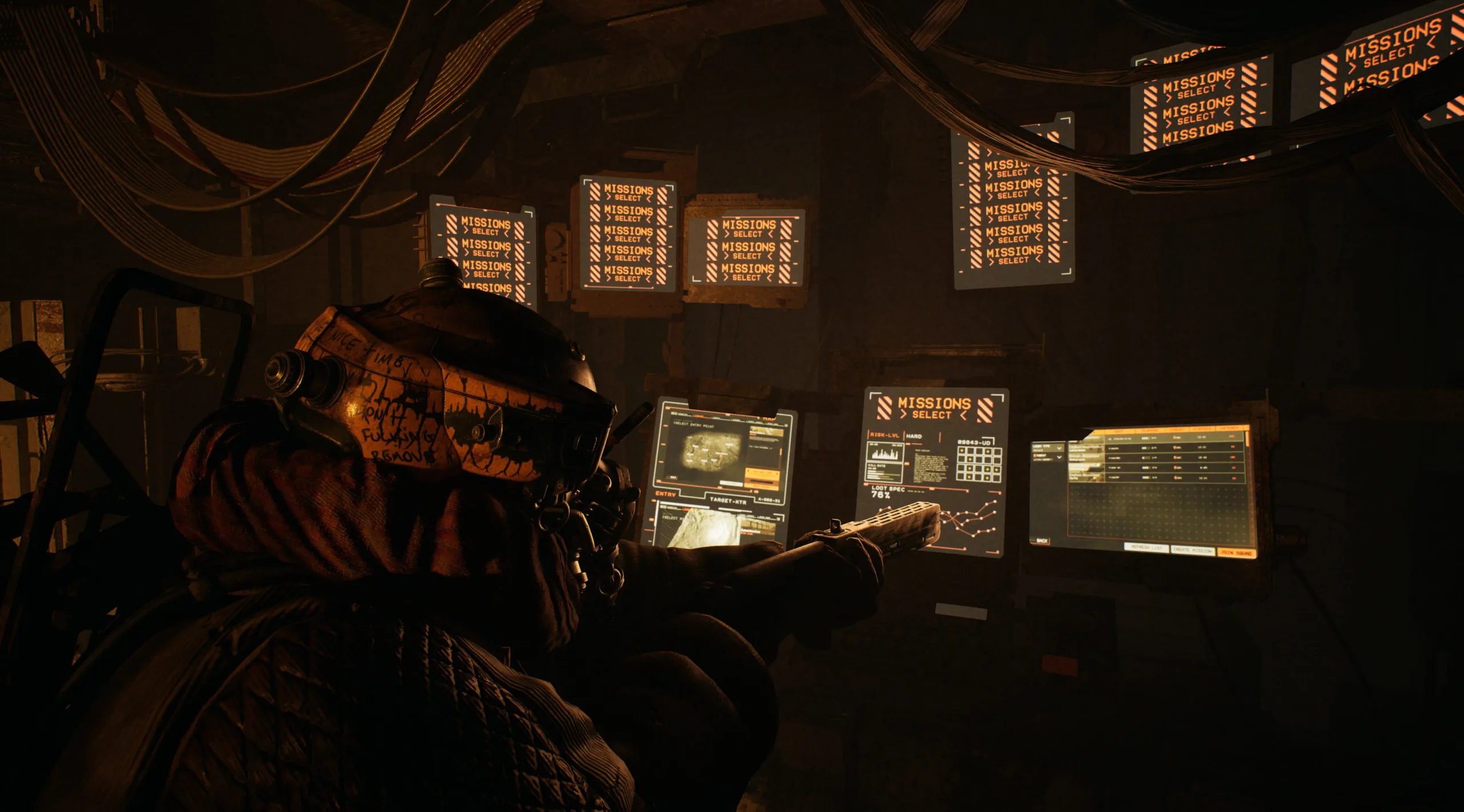The image size is (1464, 812).
Task: Click the Join Squad button
Action: [x=1237, y=552]
